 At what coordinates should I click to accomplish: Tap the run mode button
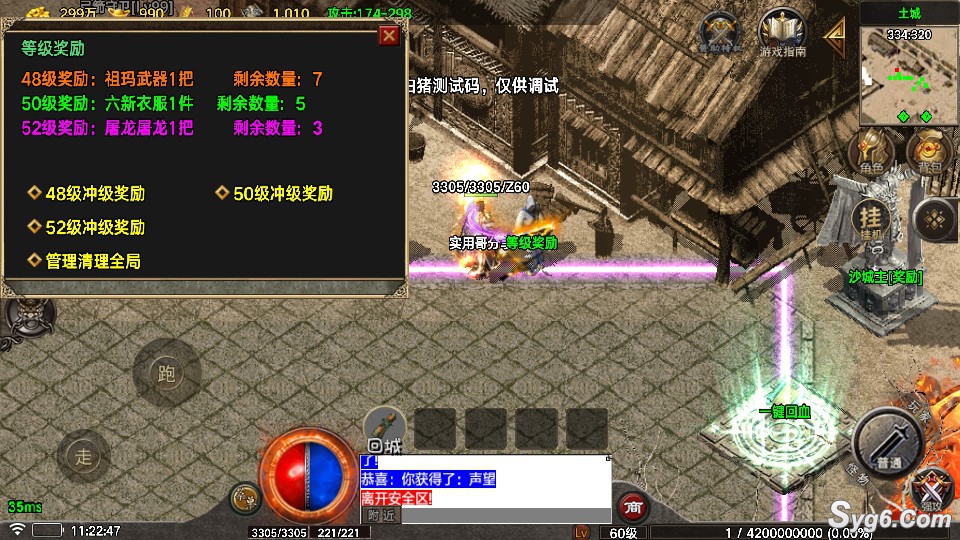click(x=167, y=374)
